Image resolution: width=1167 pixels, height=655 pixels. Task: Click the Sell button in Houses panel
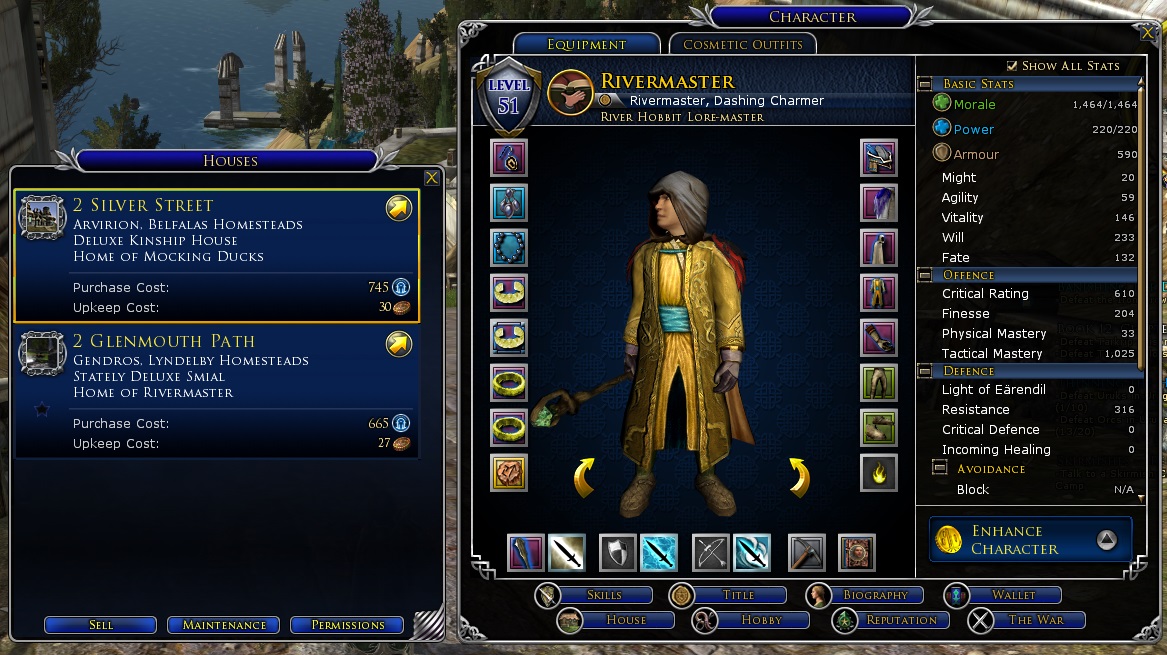click(x=100, y=625)
